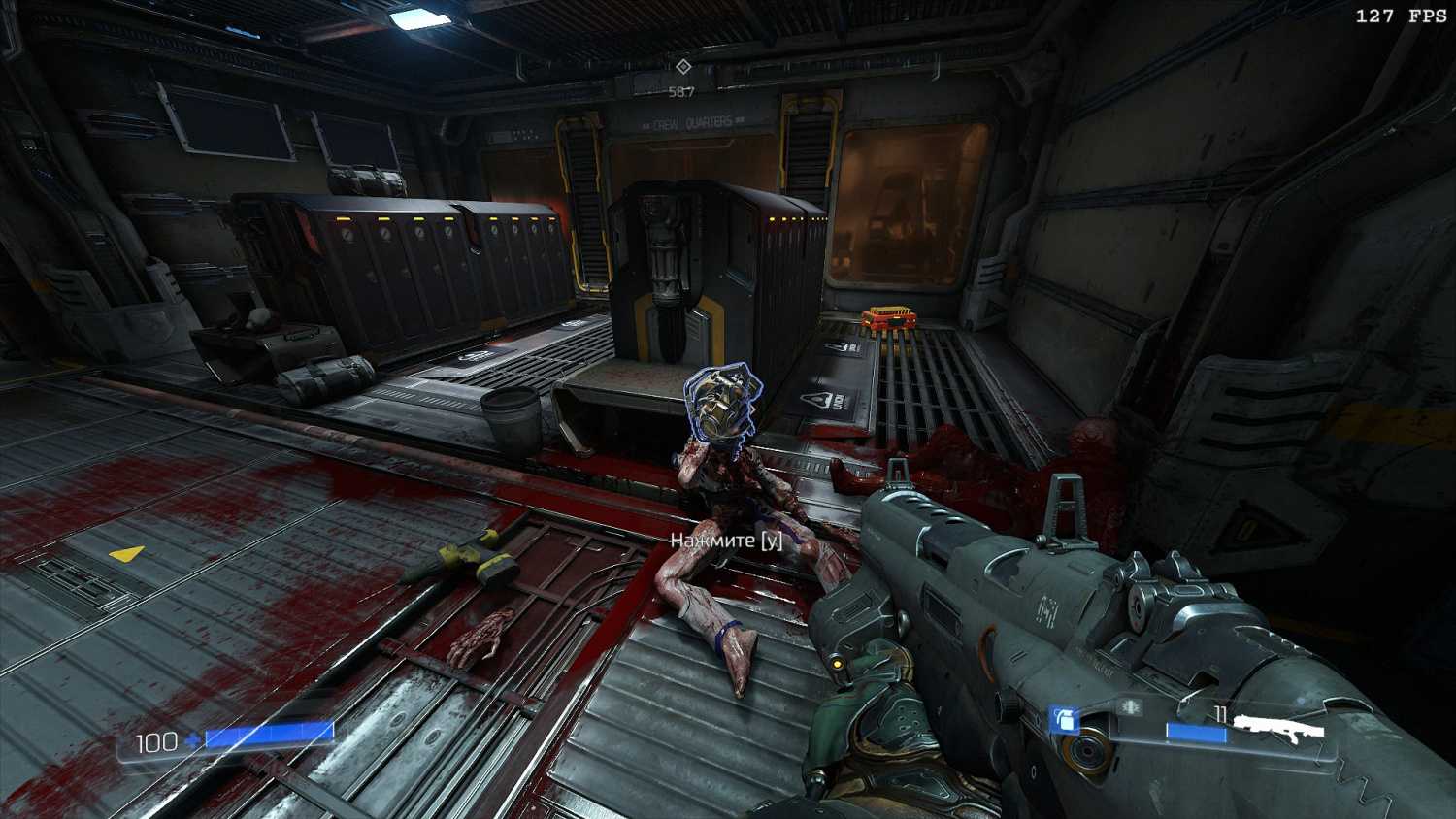The image size is (1456, 819).
Task: Click the diamond objective waypoint marker
Action: tap(682, 66)
